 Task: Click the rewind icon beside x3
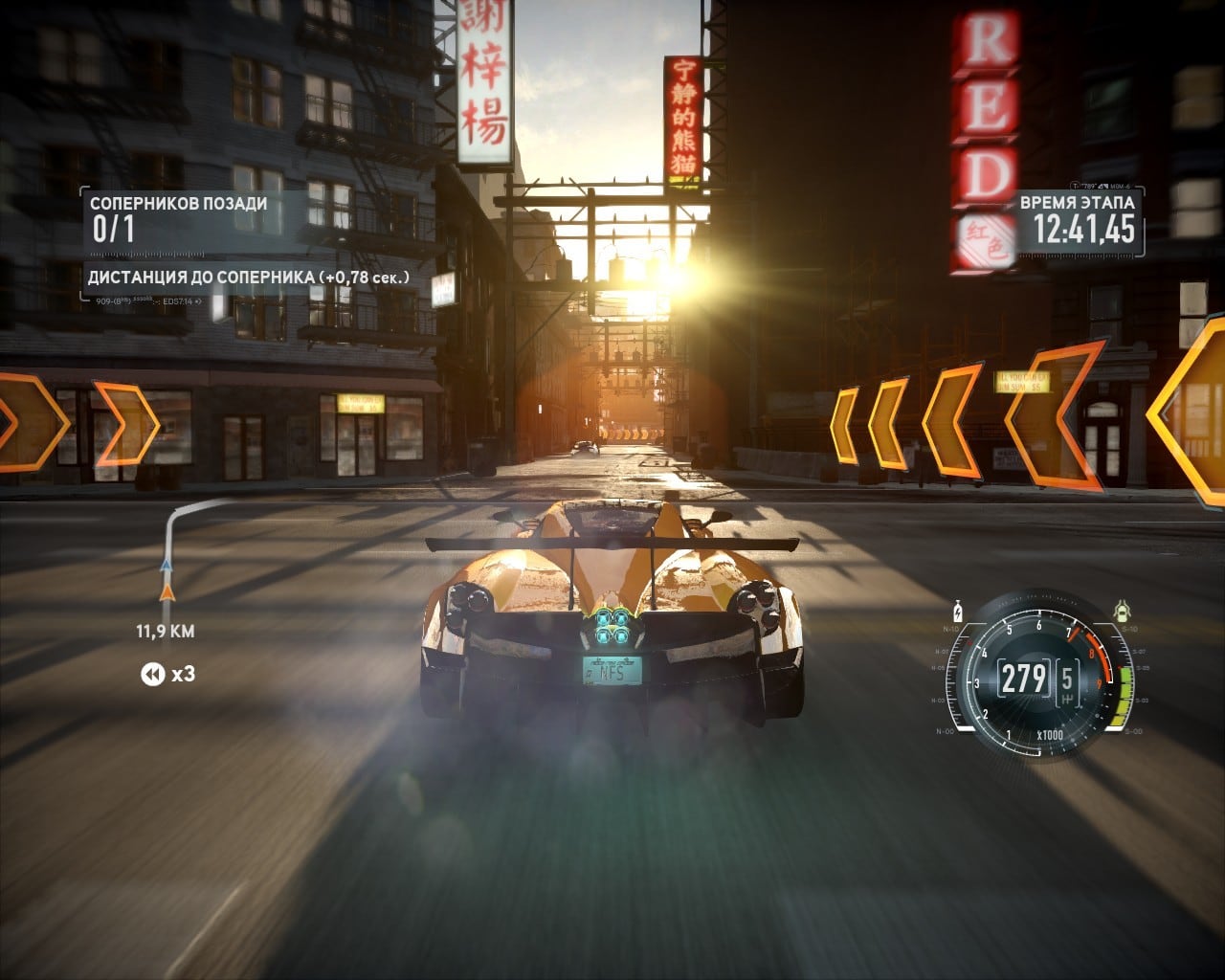click(152, 675)
